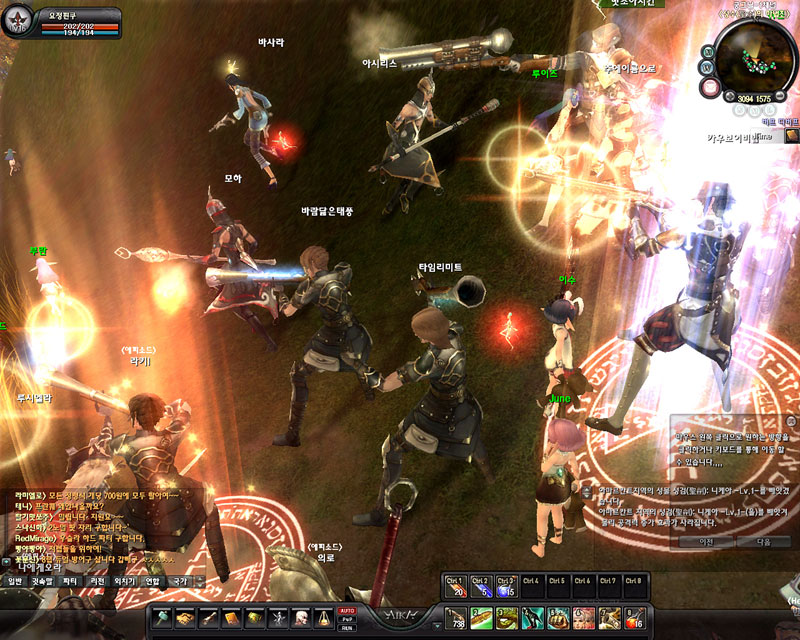Image resolution: width=800 pixels, height=640 pixels.
Task: Toggle the PvP mode button
Action: [x=348, y=619]
